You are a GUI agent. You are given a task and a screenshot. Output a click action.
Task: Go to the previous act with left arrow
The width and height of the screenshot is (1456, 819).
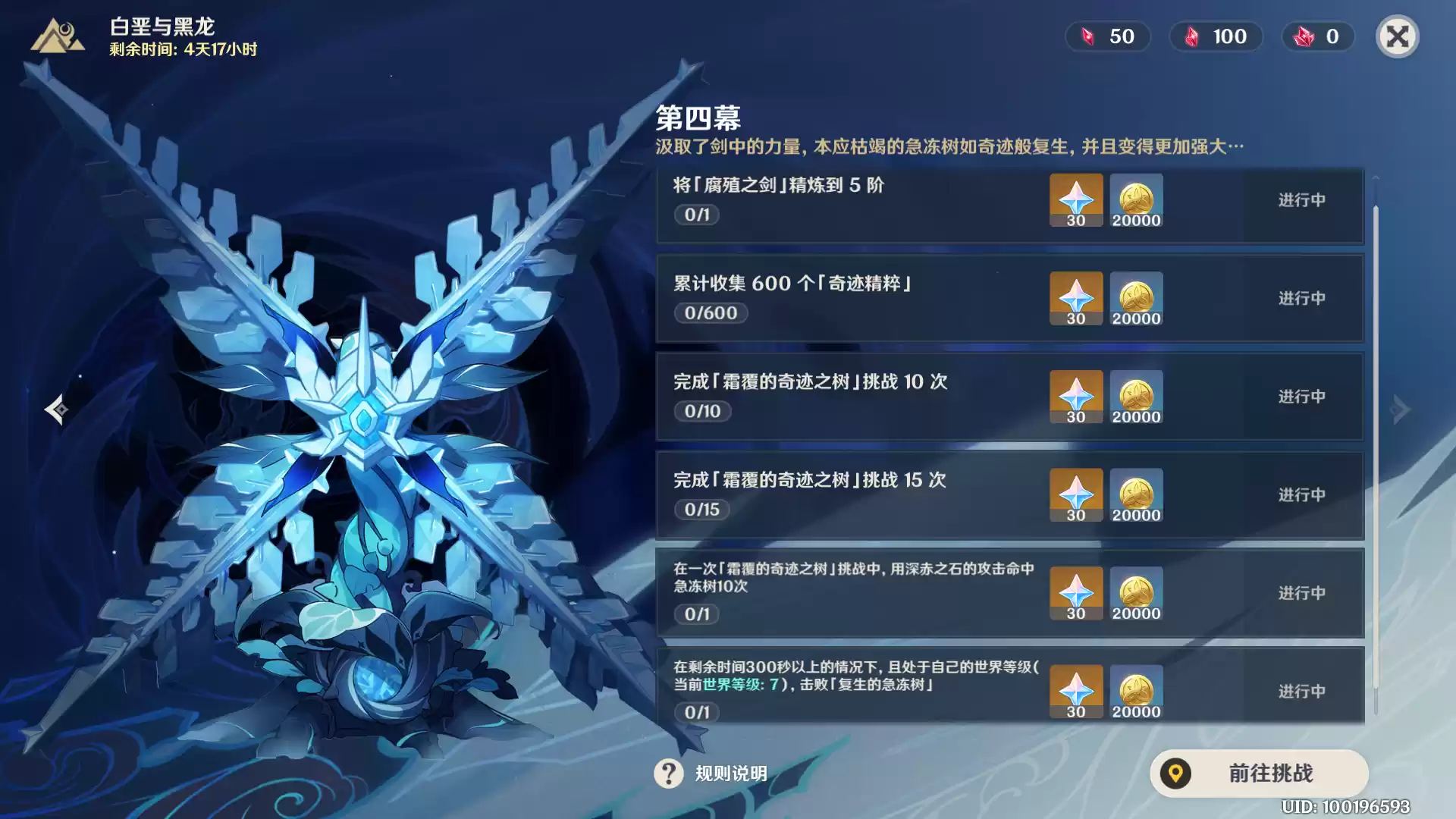(56, 409)
